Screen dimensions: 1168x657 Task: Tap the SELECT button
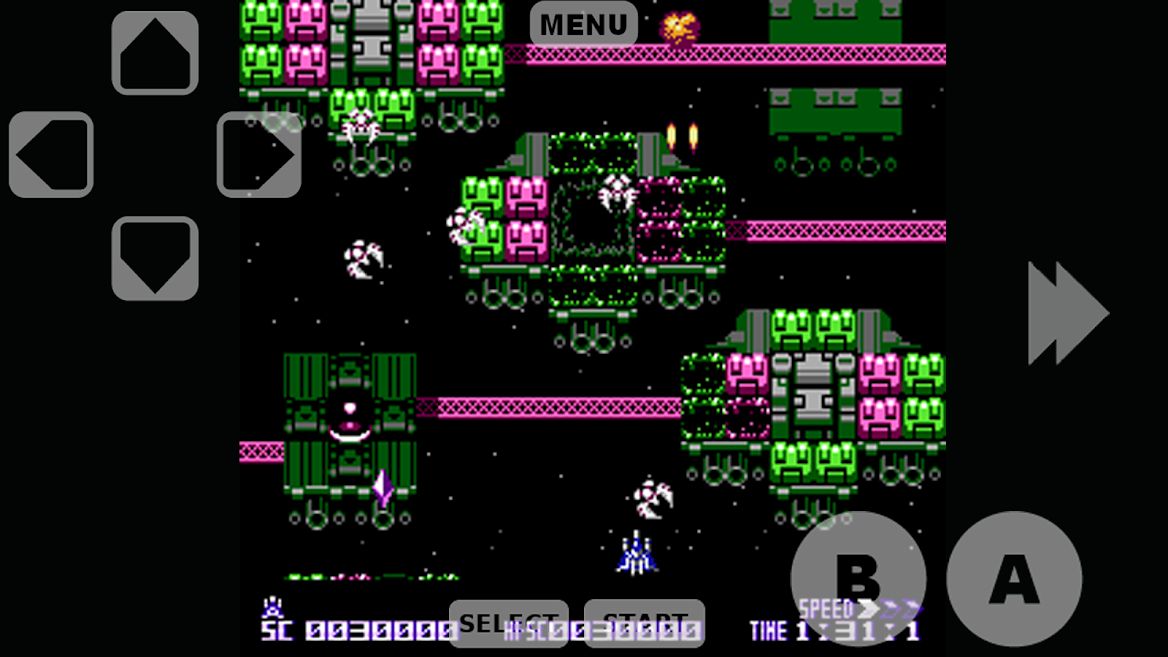[x=508, y=623]
